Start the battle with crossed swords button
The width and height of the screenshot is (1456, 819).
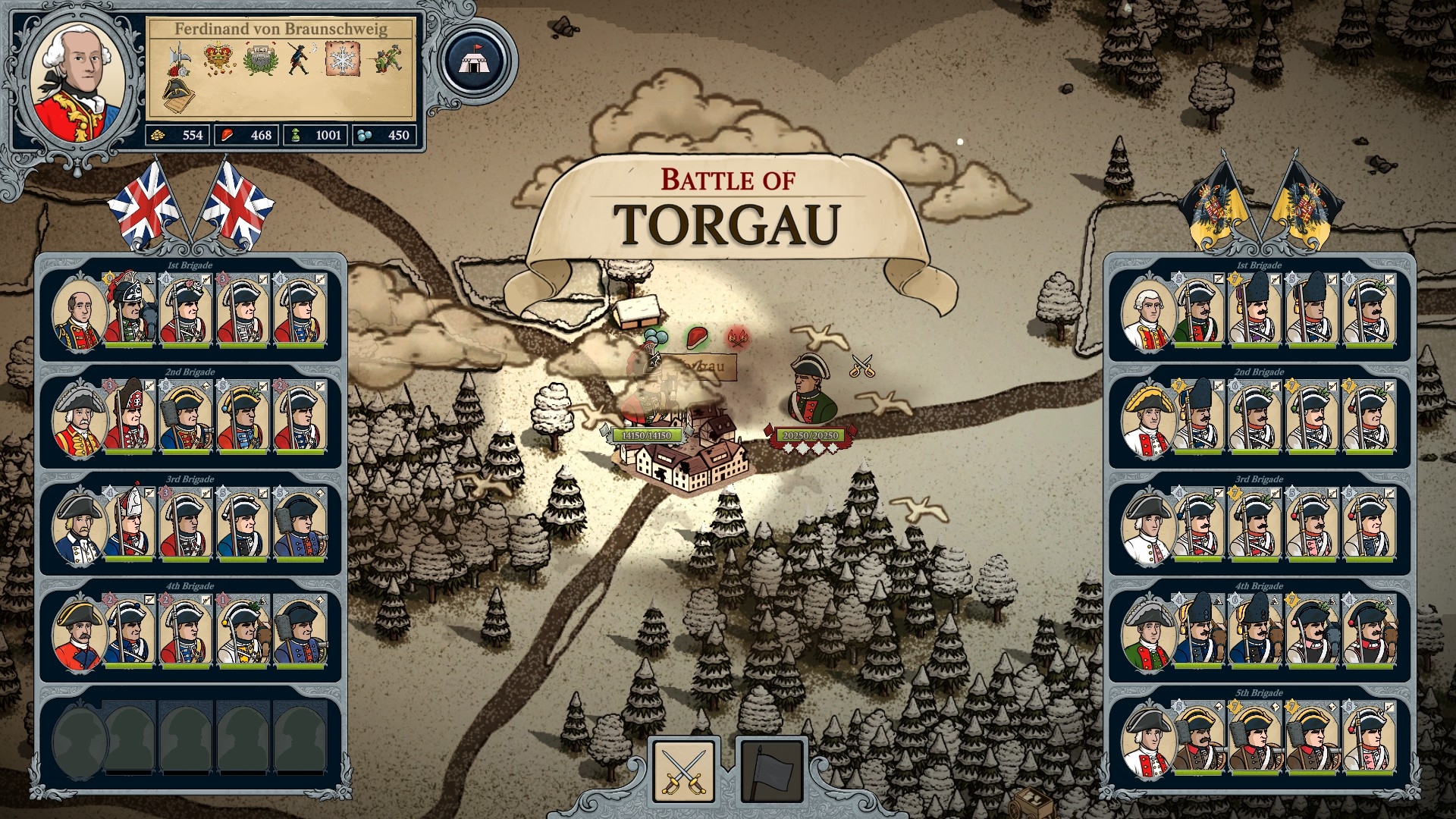(683, 770)
